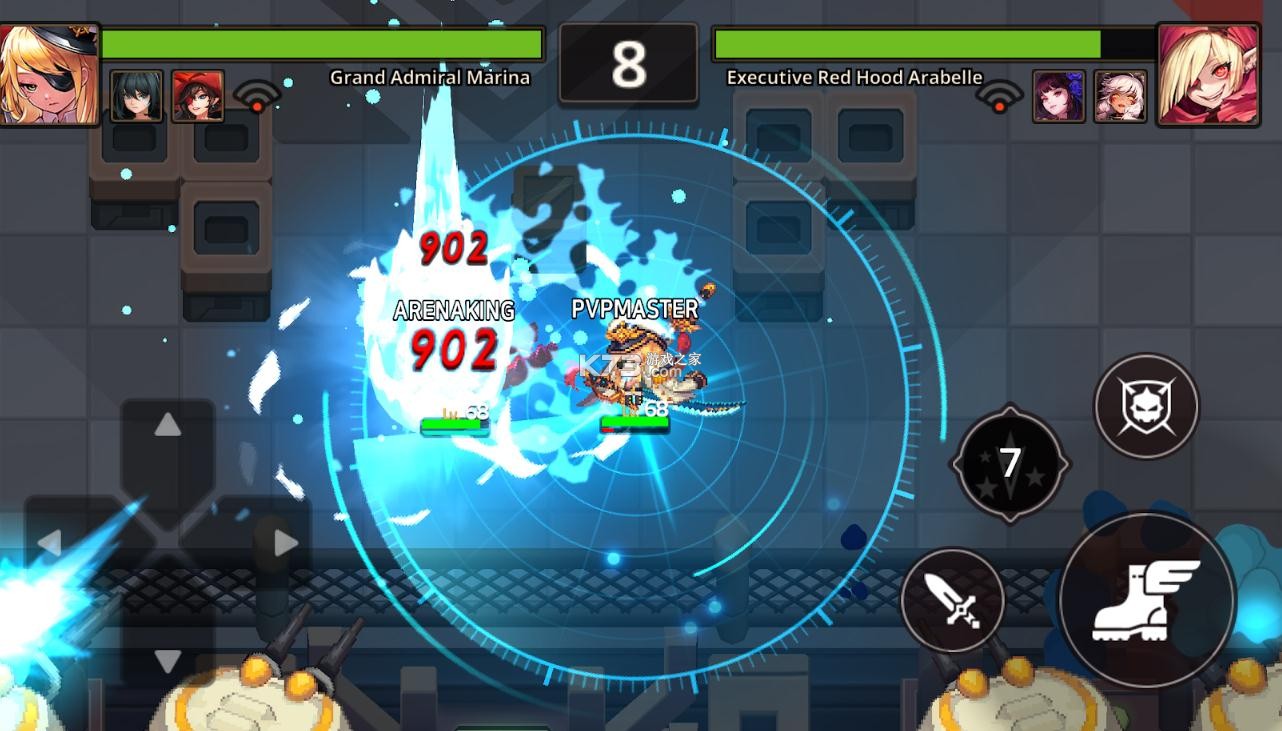This screenshot has height=731, width=1282.
Task: Attack with the sword button
Action: coord(952,600)
